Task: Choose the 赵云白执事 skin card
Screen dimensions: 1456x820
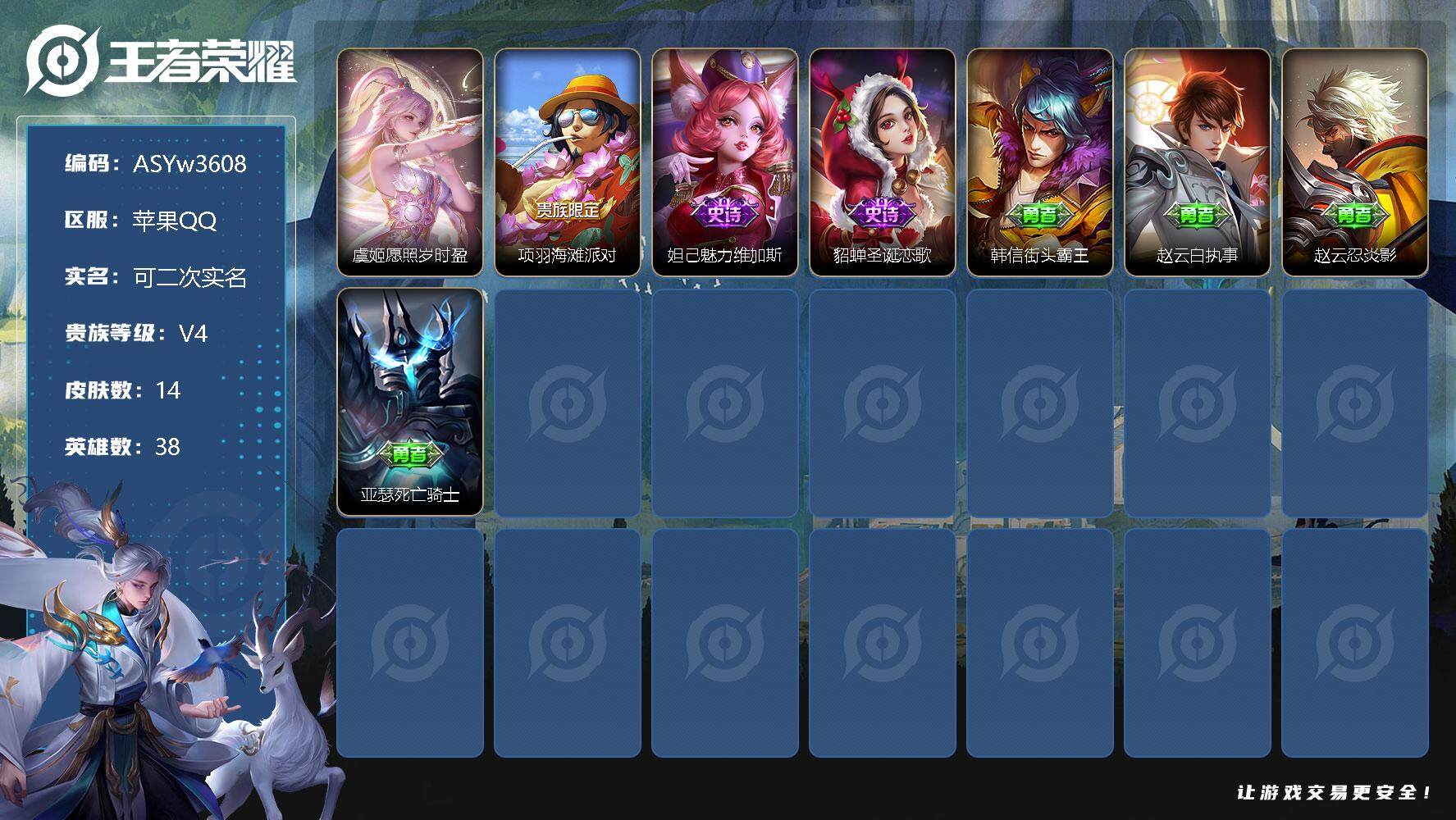Action: tap(1198, 162)
